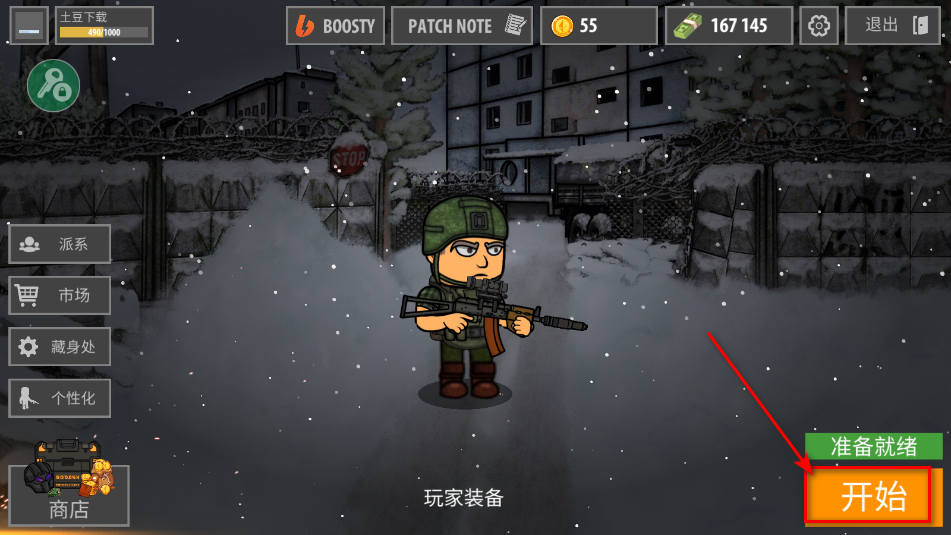
Task: Go to the 藏身处 hideout
Action: point(60,347)
